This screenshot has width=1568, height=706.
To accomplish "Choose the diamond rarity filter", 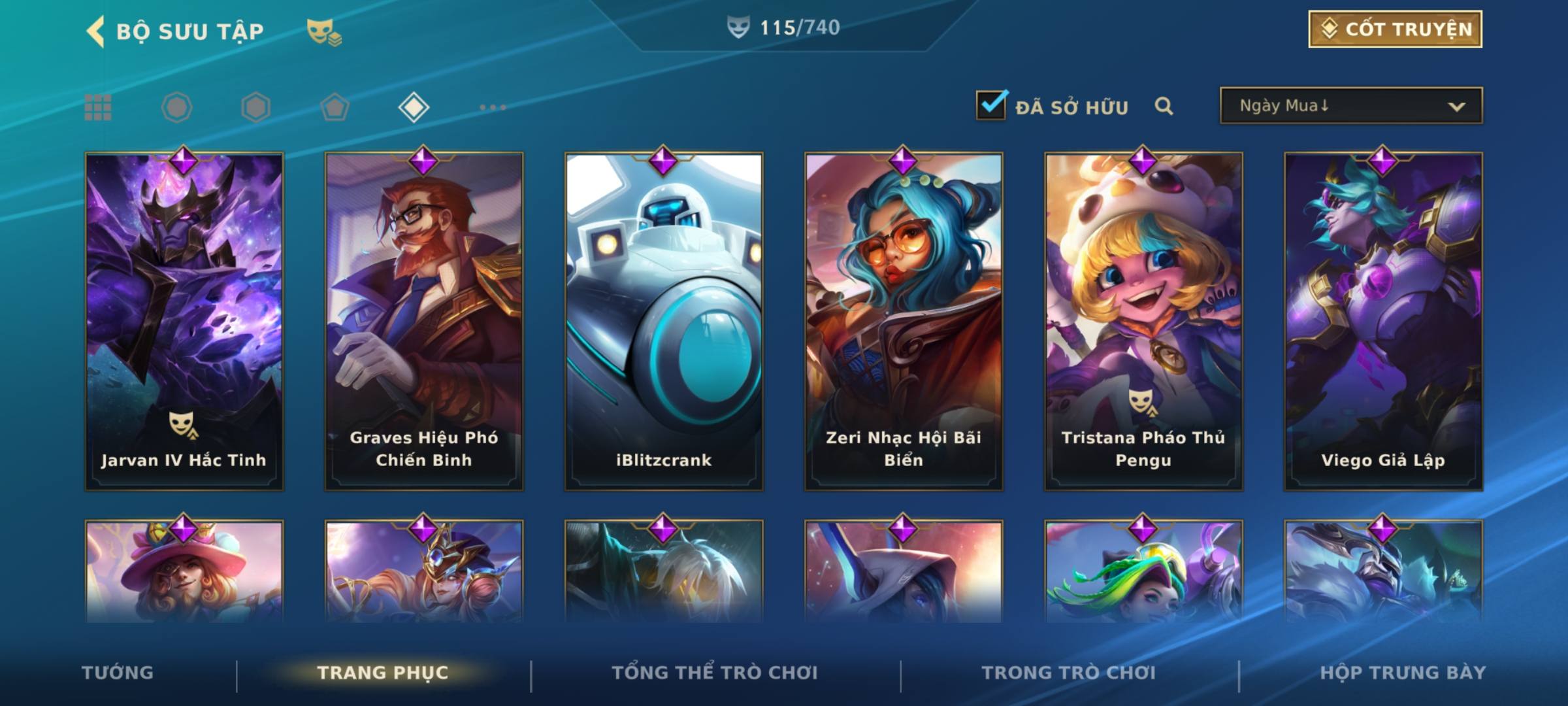I will coord(414,107).
